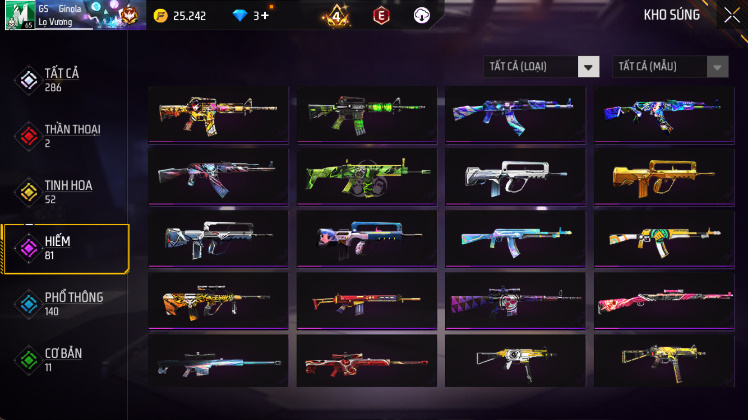Choose the green and black M4A1 skin
Image resolution: width=748 pixels, height=420 pixels.
pos(367,112)
